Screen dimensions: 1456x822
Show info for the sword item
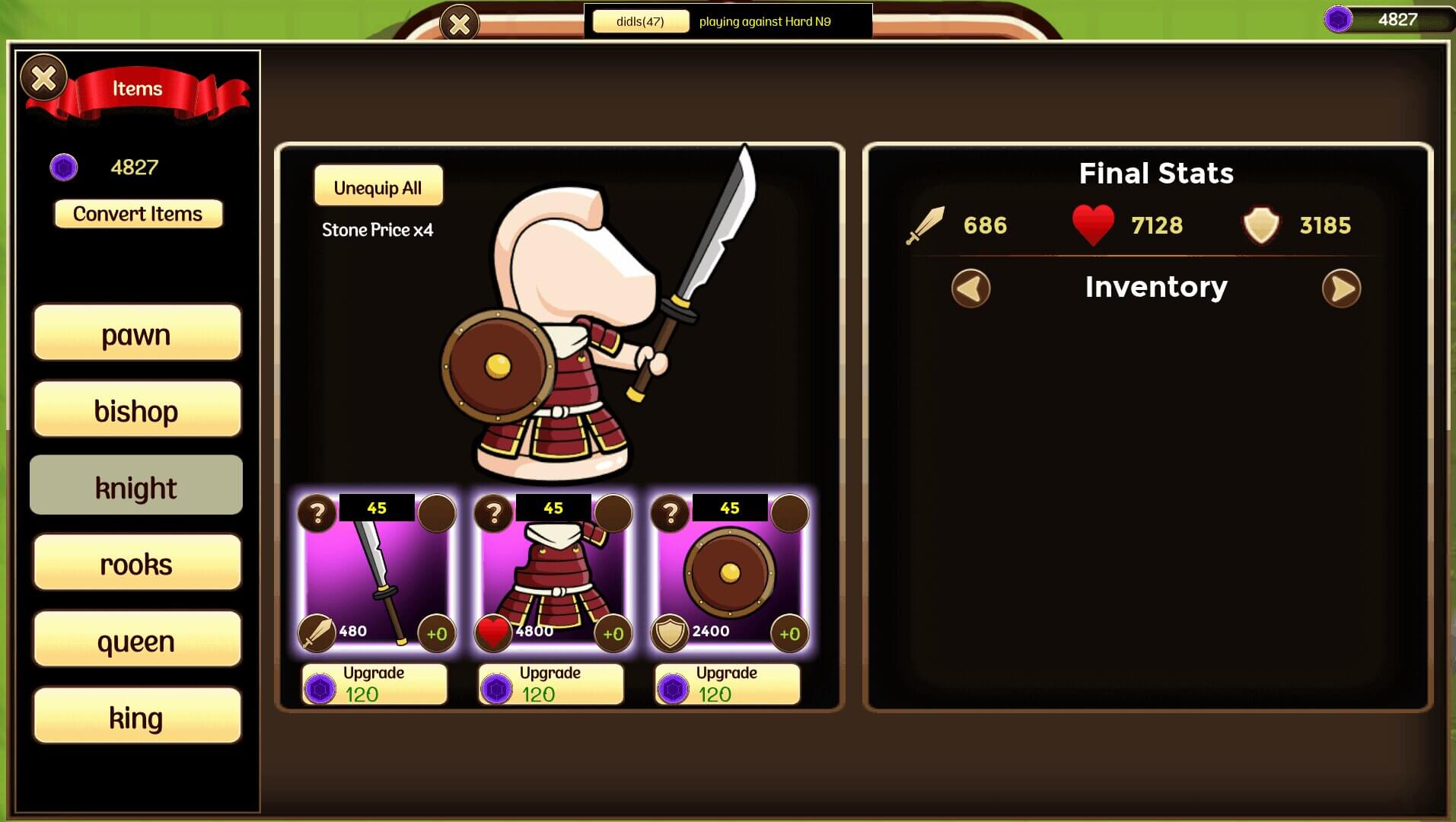317,514
